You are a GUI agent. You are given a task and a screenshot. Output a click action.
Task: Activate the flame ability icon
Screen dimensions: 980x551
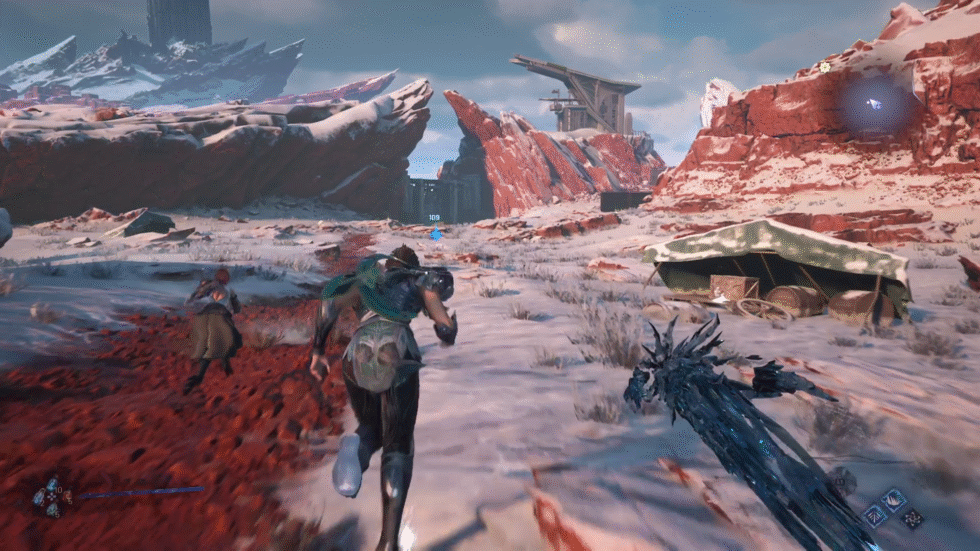(x=892, y=499)
